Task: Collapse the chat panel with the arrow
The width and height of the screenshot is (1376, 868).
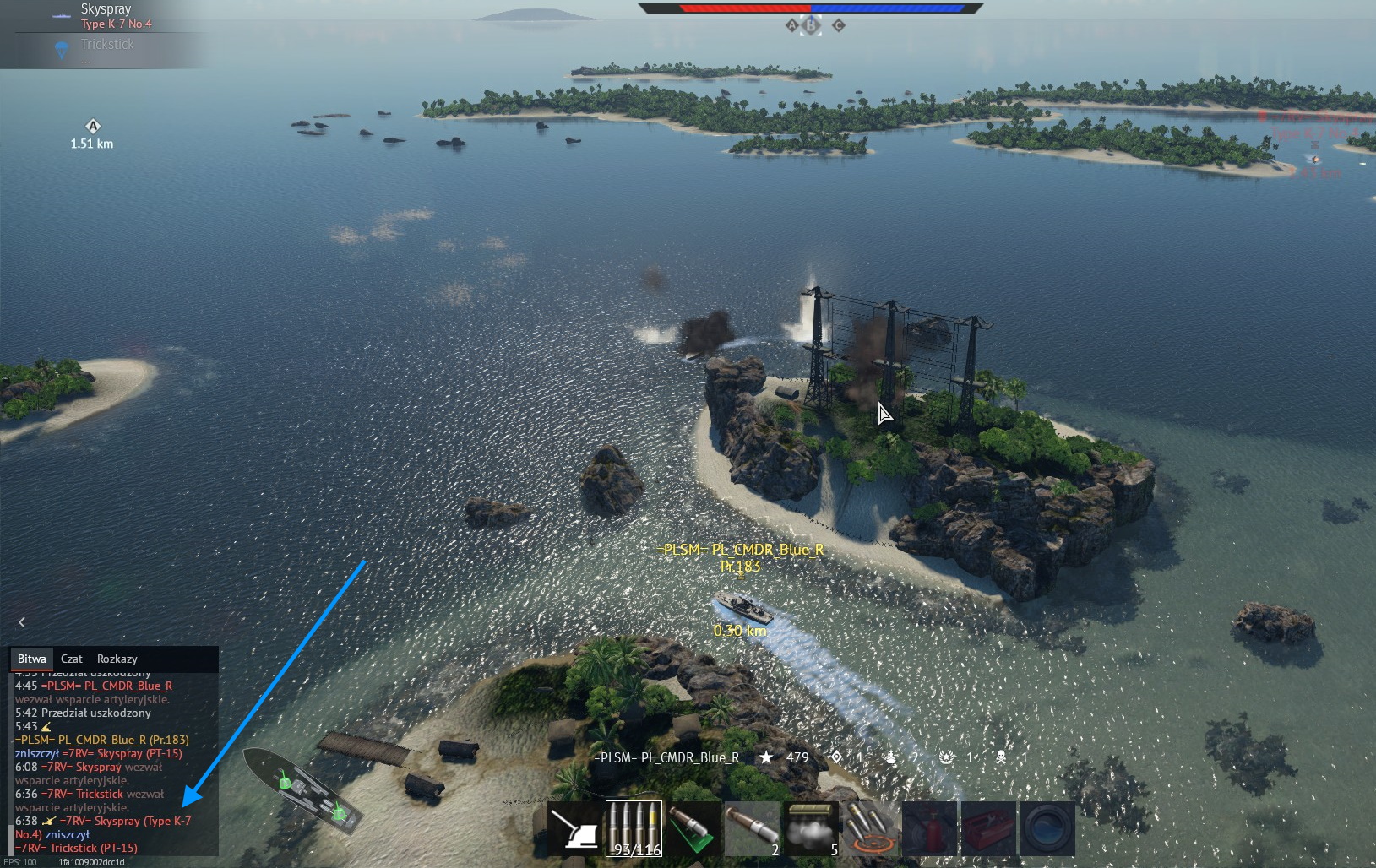Action: (22, 622)
